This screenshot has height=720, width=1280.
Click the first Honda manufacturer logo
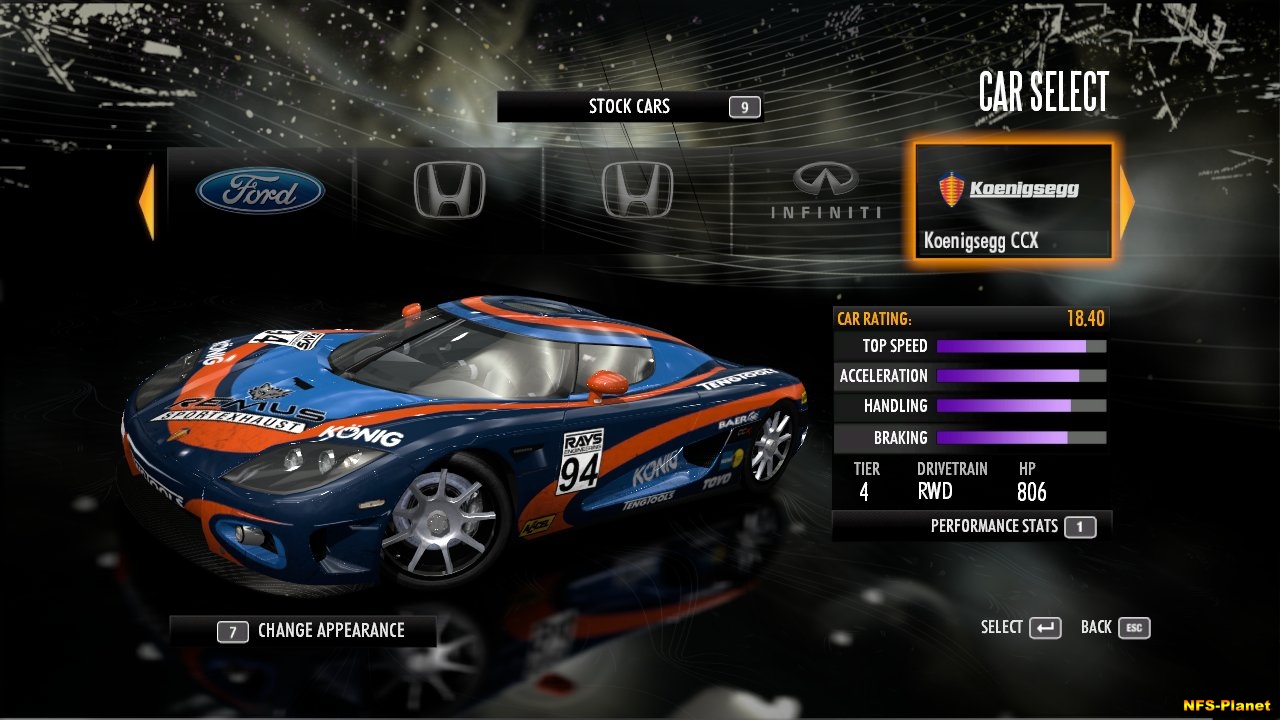448,192
